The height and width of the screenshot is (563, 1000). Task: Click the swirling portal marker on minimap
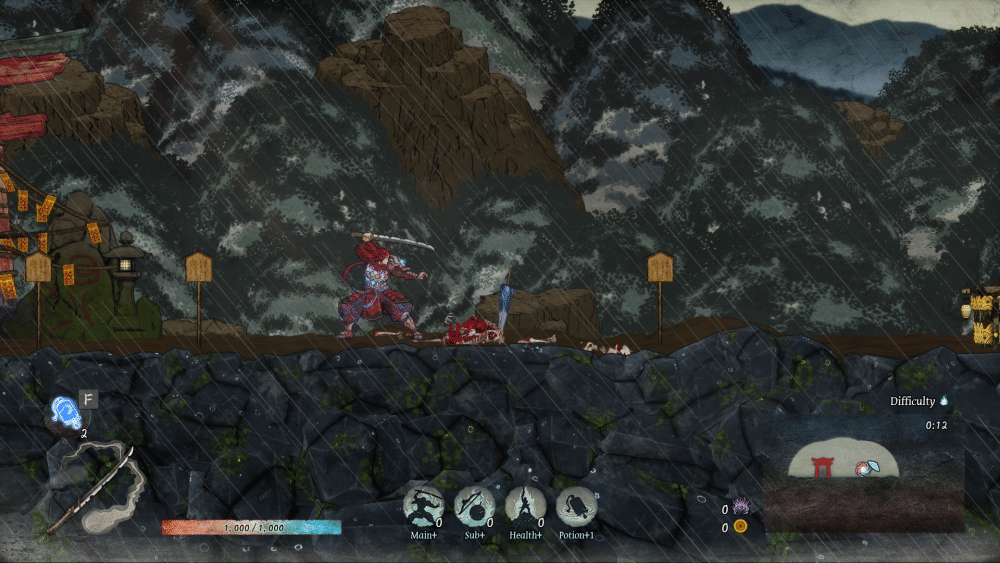pyautogui.click(x=865, y=466)
